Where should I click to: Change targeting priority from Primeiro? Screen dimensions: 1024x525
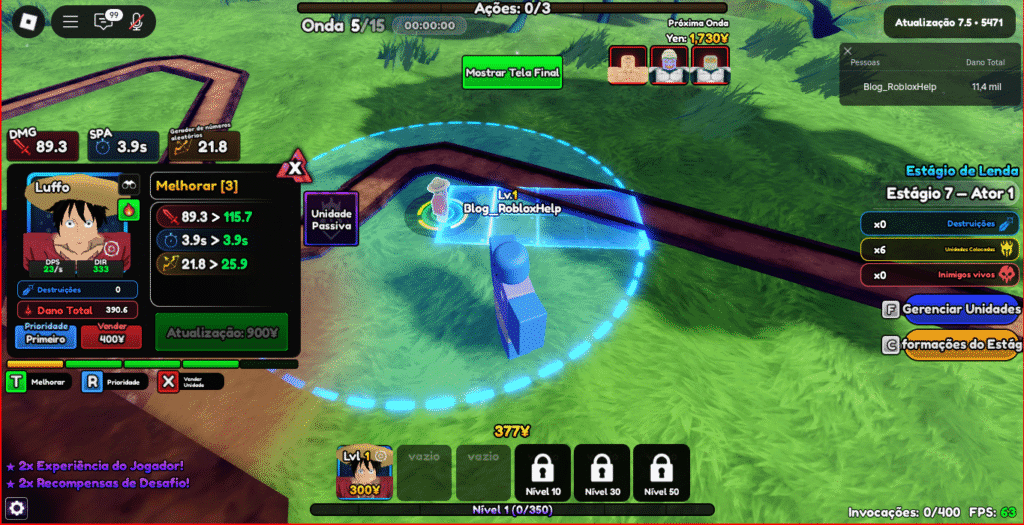(x=46, y=336)
